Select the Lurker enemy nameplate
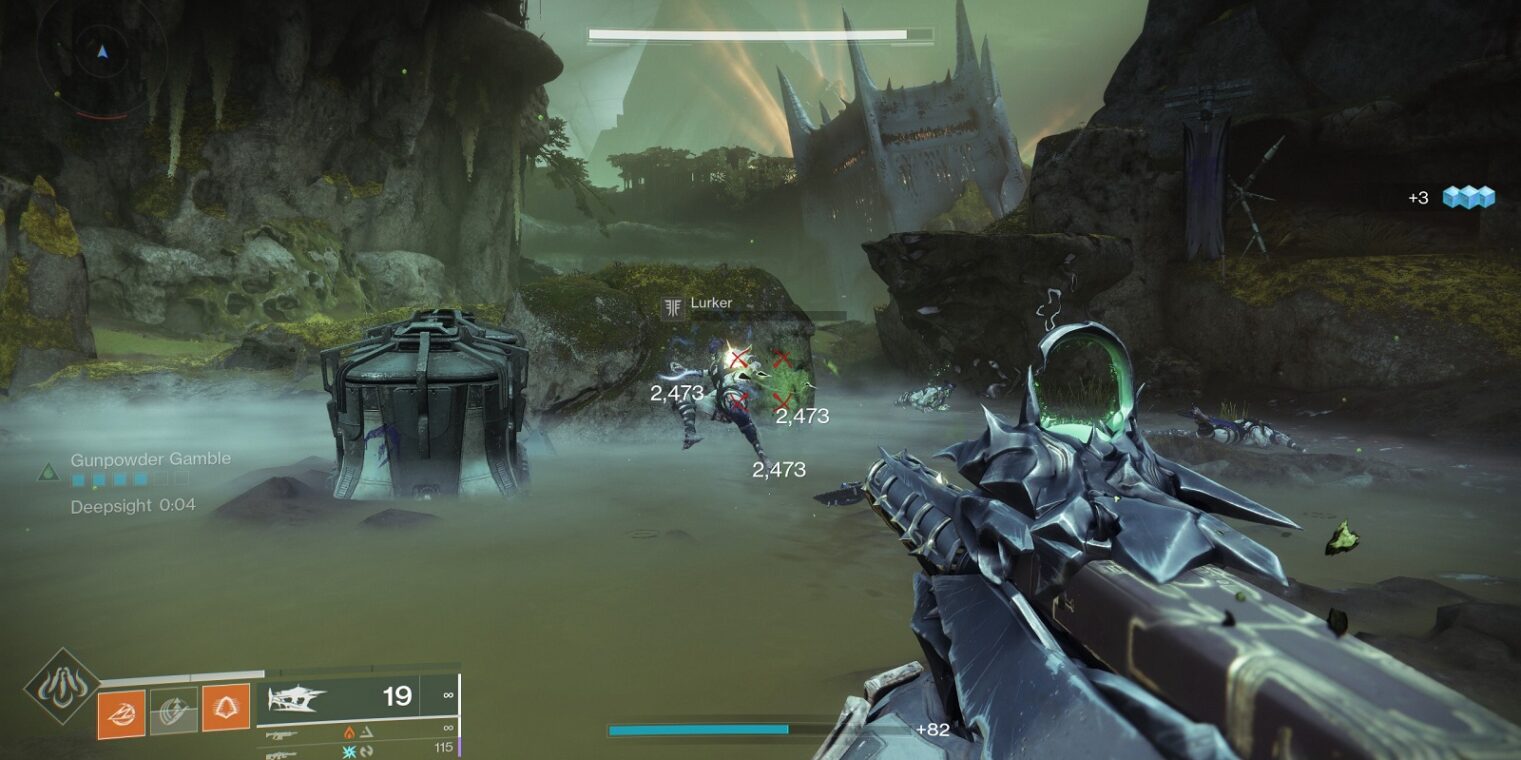This screenshot has width=1521, height=760. pos(711,304)
